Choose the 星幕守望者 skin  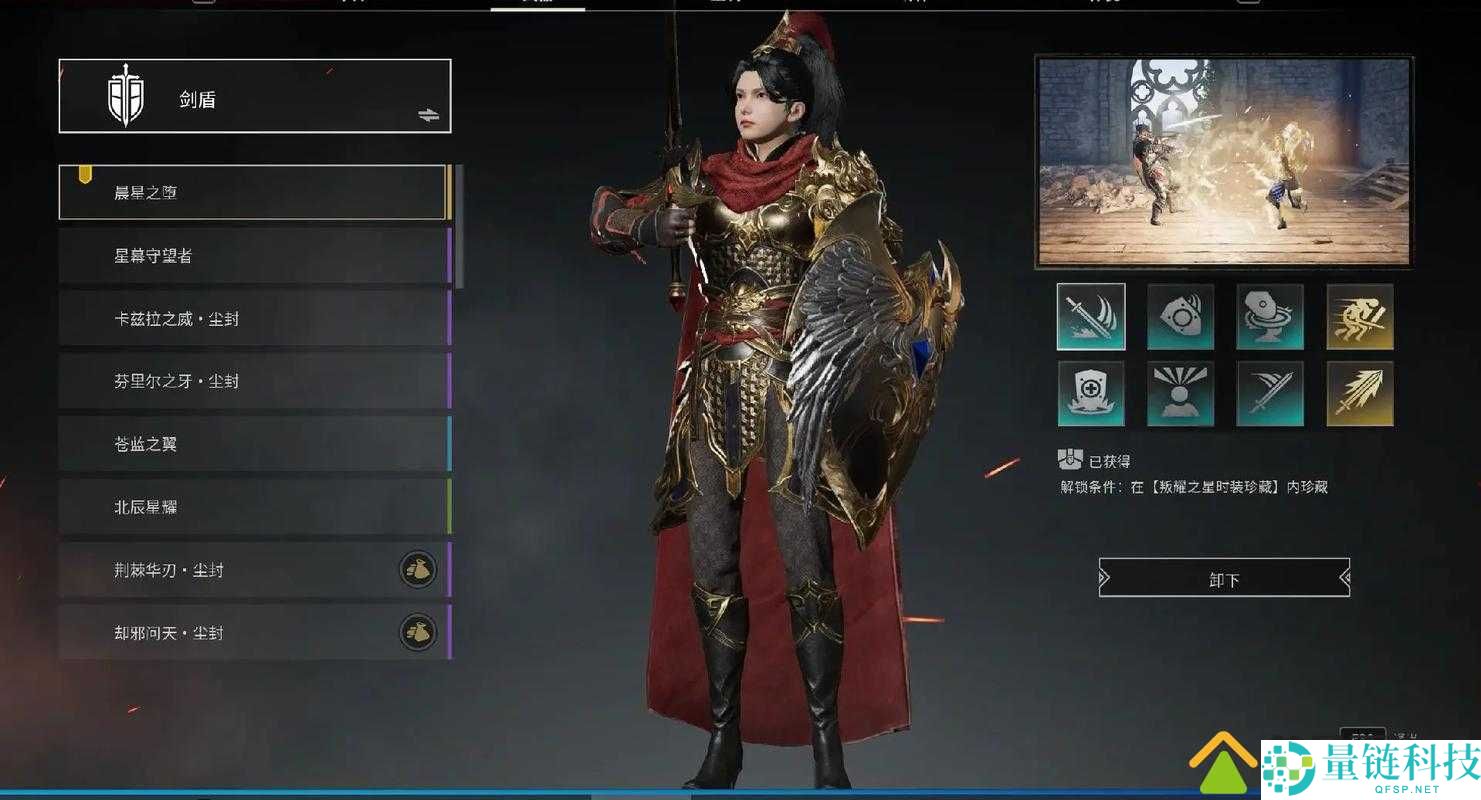click(254, 256)
